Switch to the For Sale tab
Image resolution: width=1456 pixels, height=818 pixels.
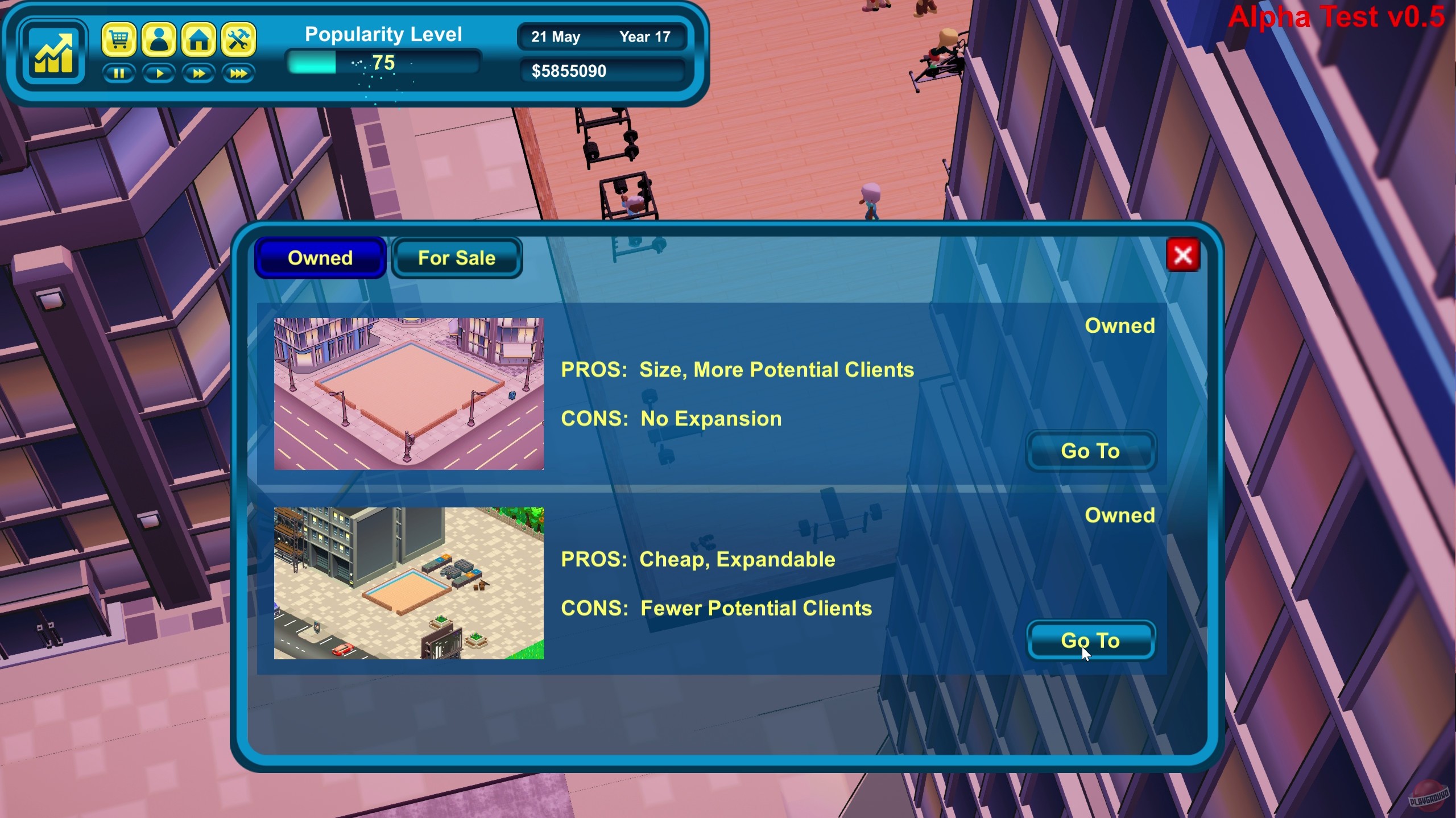click(457, 258)
